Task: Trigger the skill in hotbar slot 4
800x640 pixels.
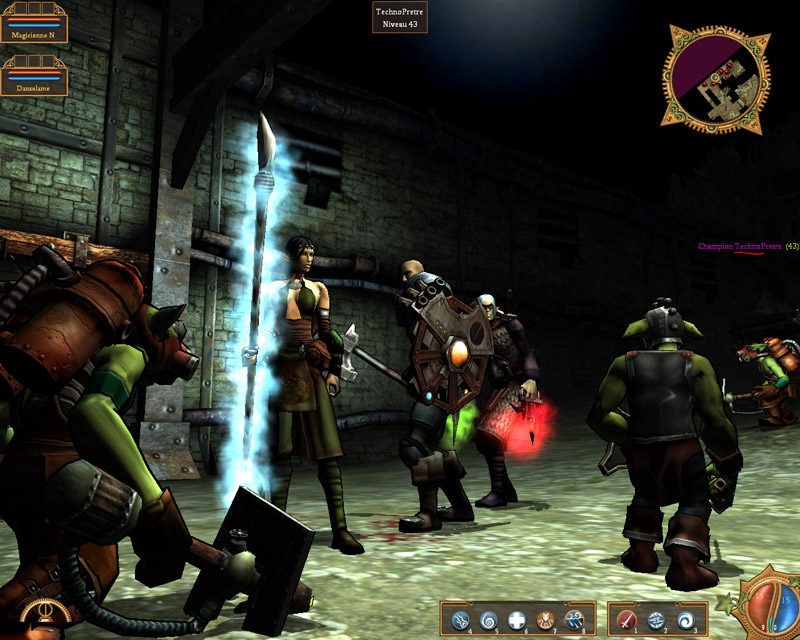Action: [x=460, y=620]
